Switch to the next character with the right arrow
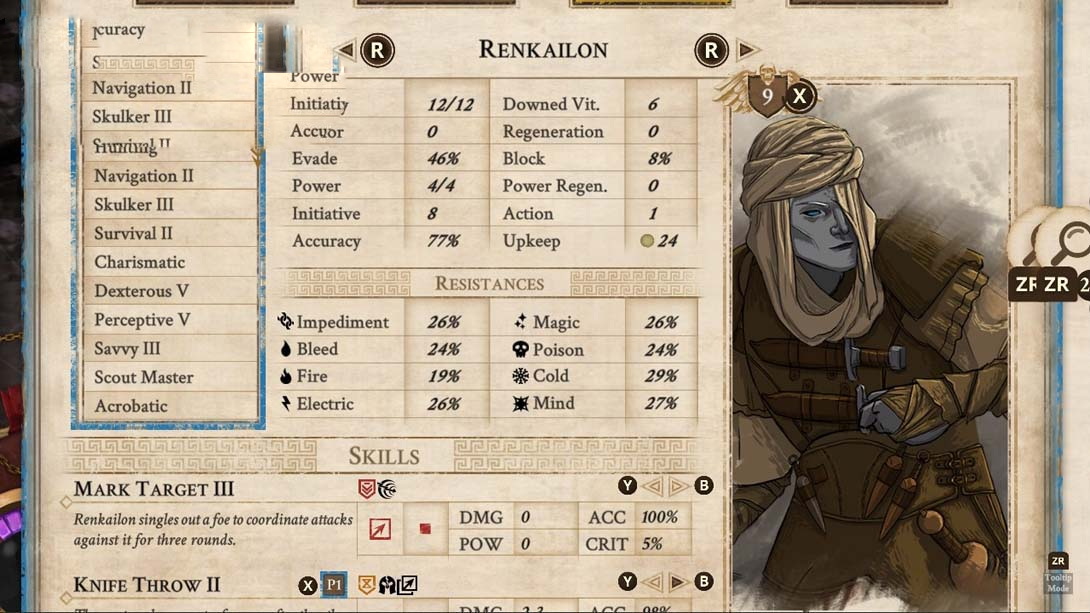The width and height of the screenshot is (1090, 613). coord(746,50)
